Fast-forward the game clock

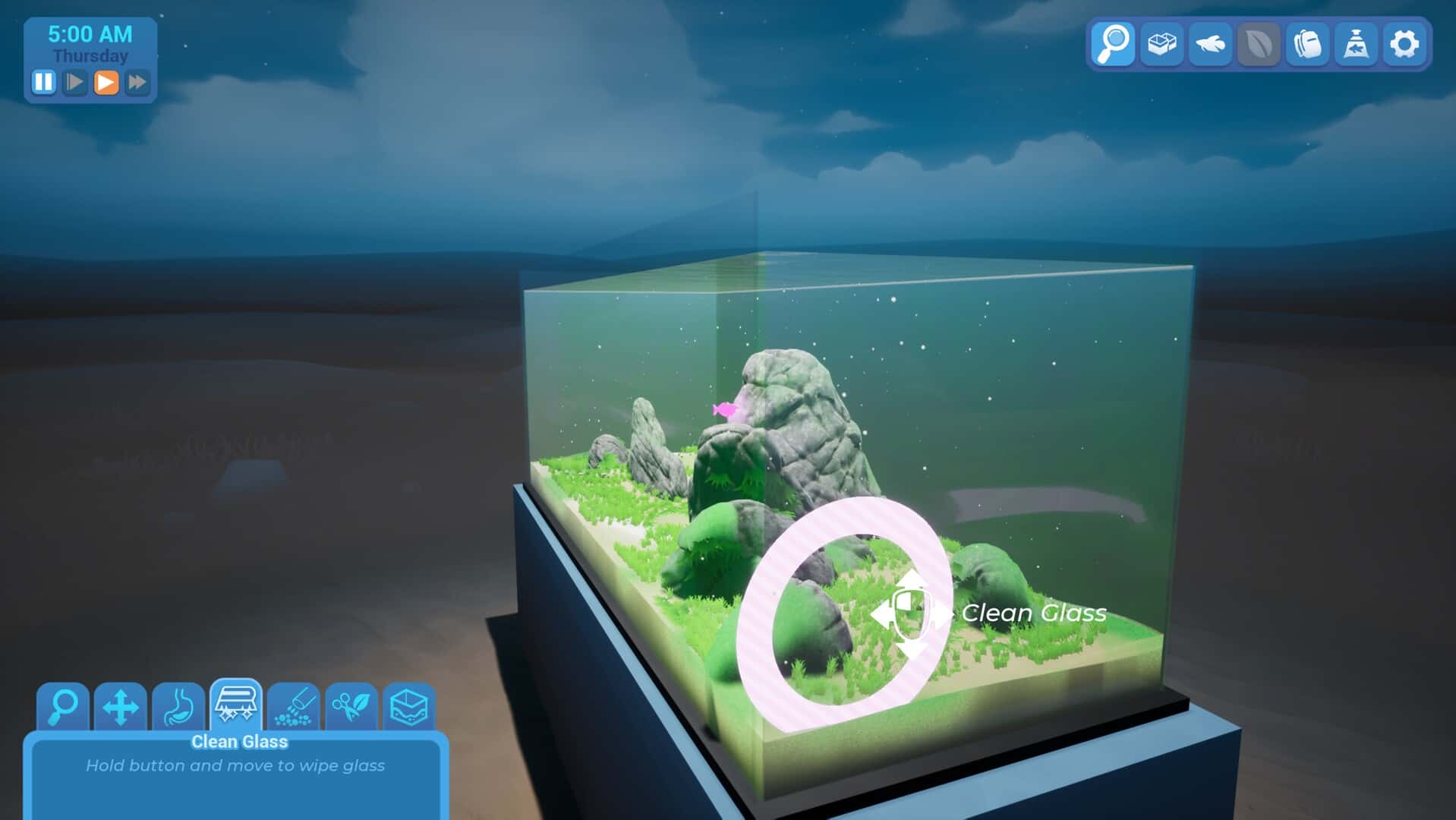(137, 82)
